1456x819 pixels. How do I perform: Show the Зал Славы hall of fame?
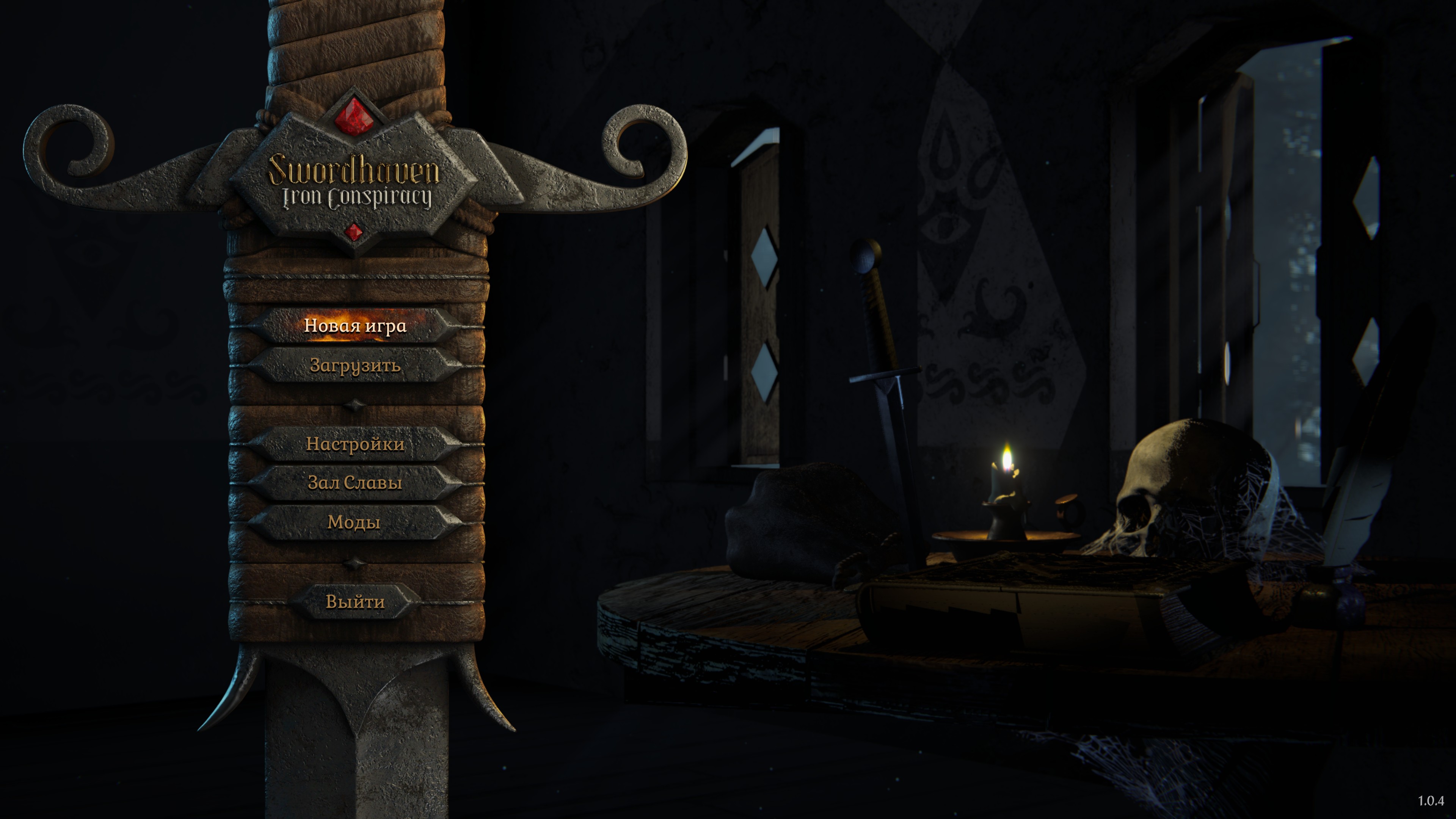(355, 483)
